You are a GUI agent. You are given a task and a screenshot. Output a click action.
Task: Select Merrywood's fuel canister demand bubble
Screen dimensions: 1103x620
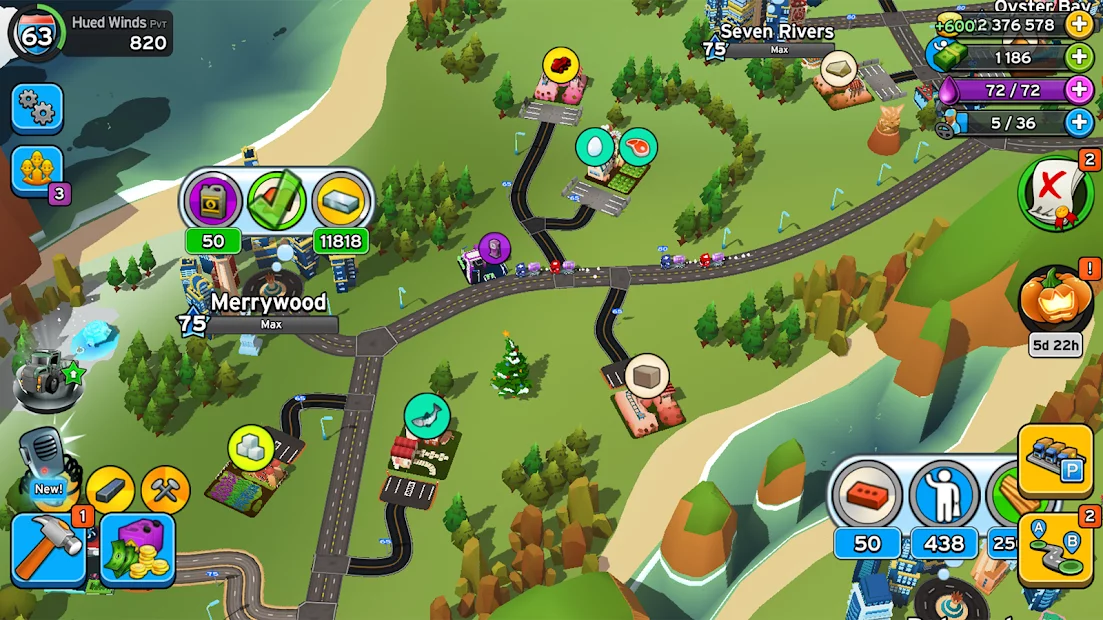[x=213, y=200]
